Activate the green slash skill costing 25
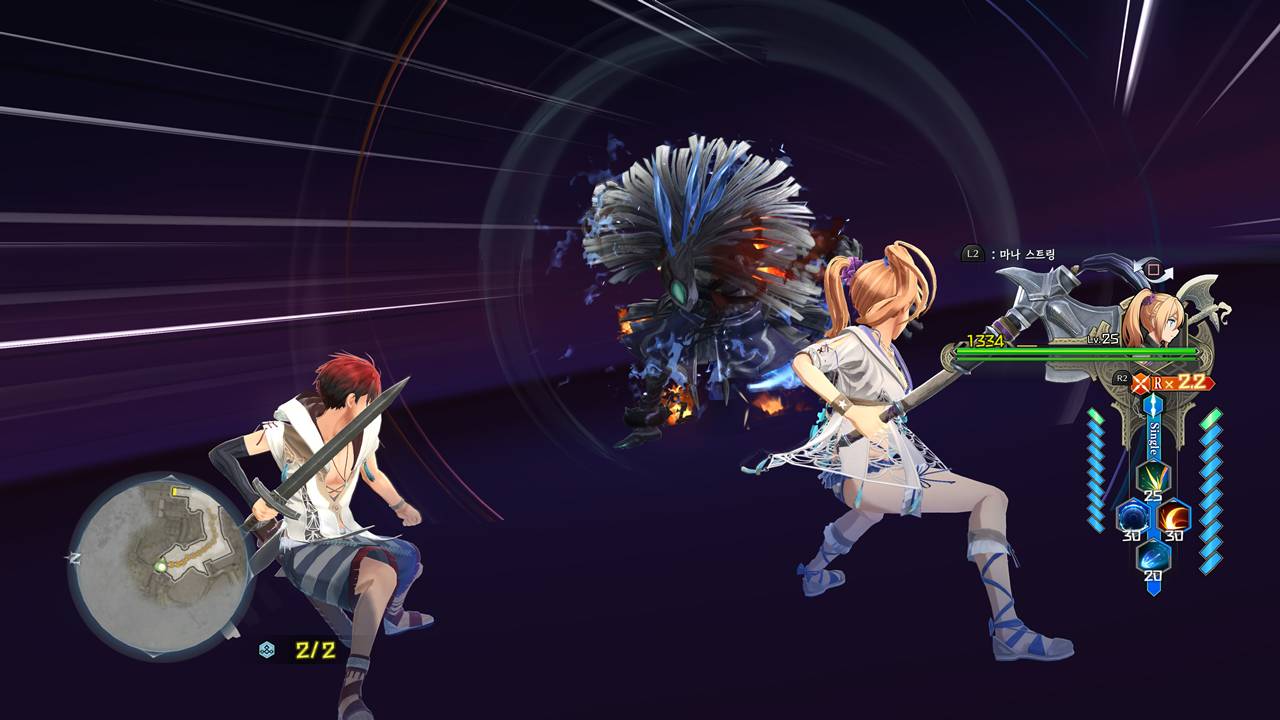1280x720 pixels. [1152, 476]
